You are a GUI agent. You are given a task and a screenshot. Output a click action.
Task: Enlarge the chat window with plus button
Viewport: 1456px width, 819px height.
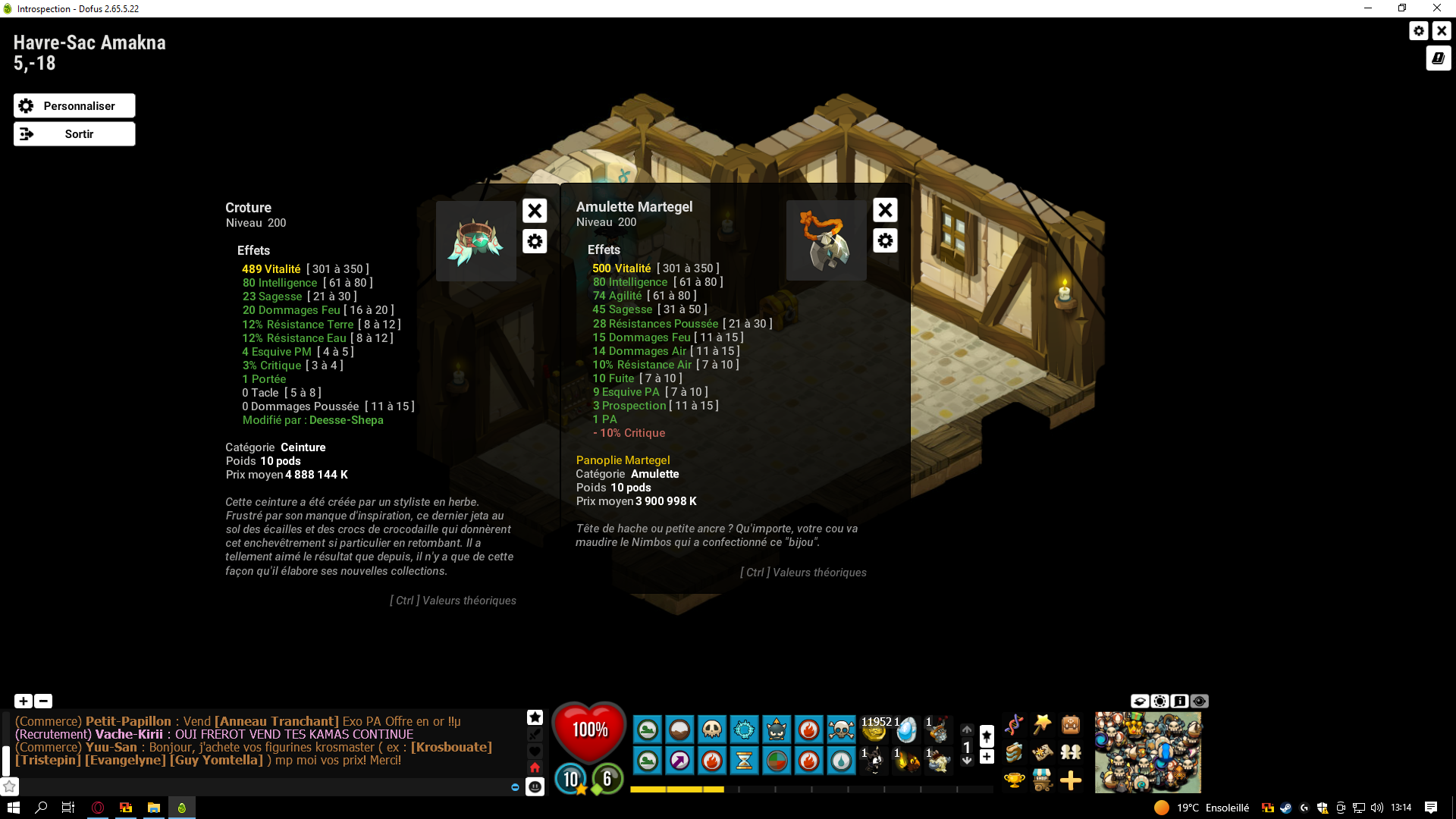pyautogui.click(x=24, y=701)
